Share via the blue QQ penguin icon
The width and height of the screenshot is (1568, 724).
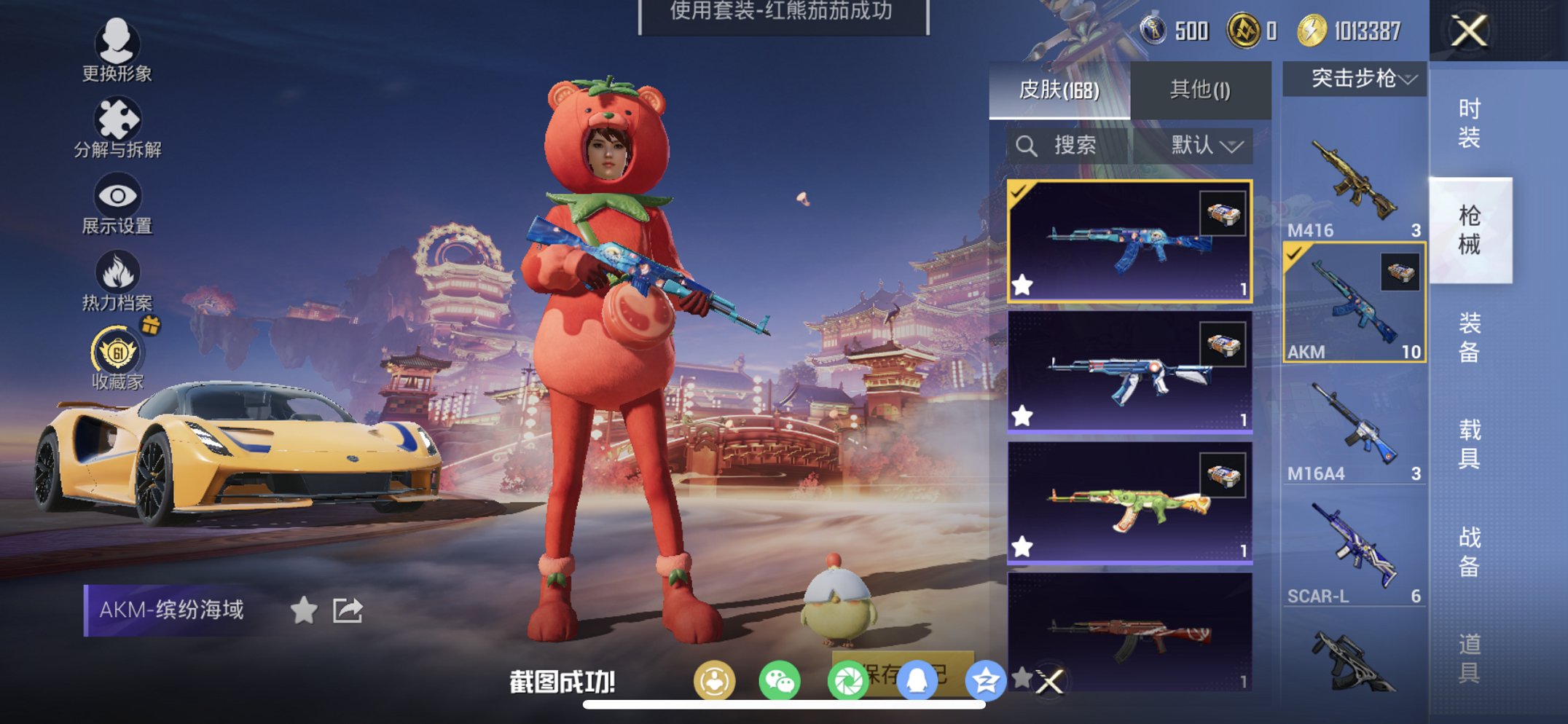pos(918,680)
